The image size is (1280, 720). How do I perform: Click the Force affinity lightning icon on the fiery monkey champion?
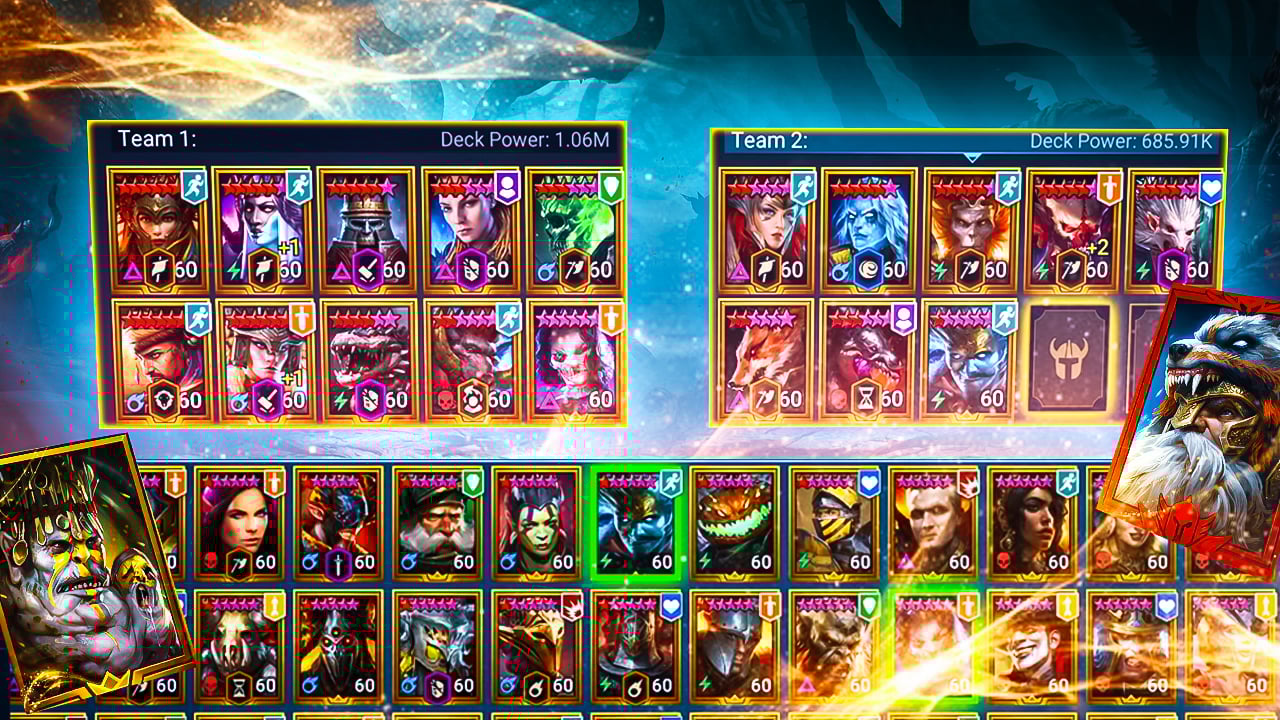[x=941, y=268]
